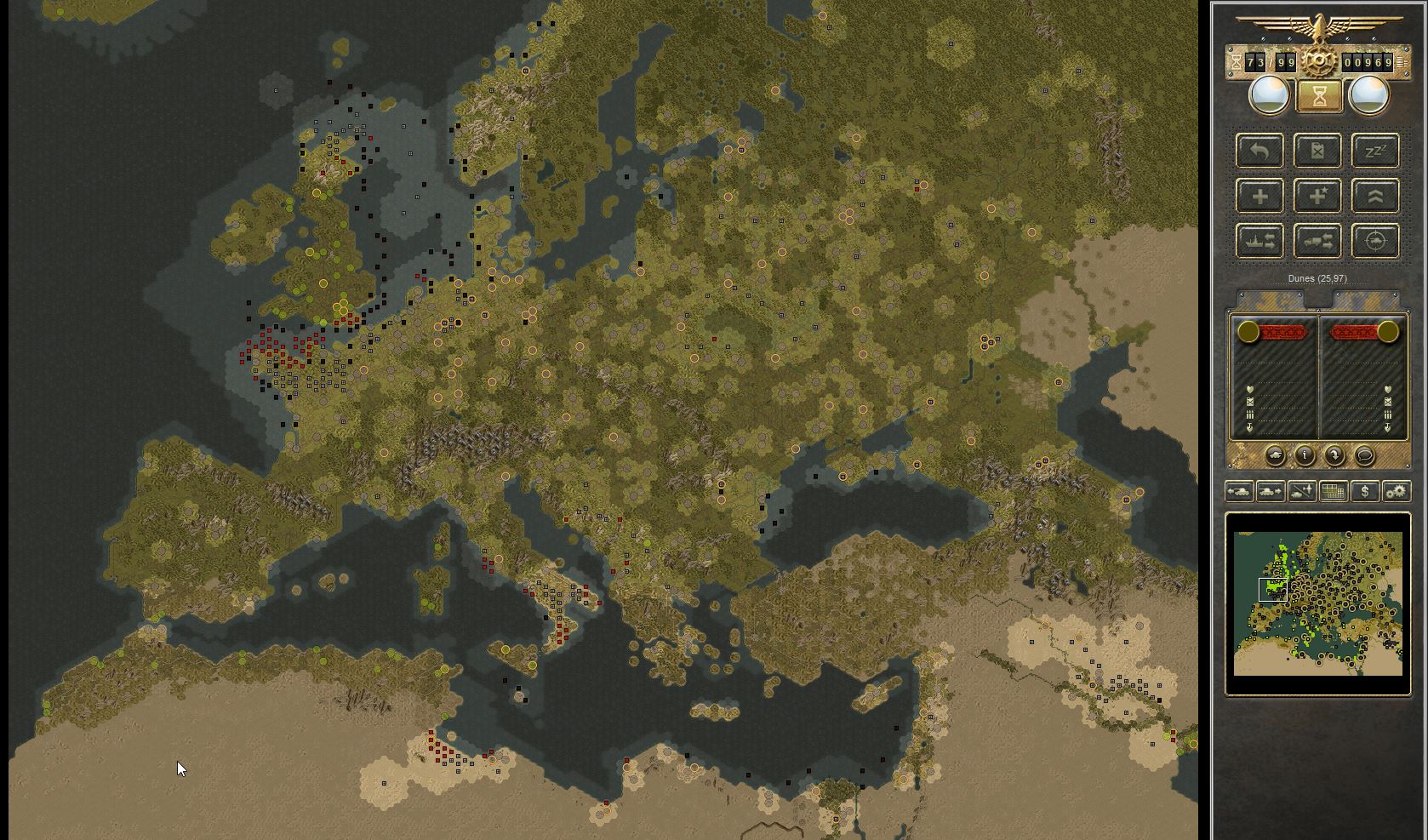The image size is (1428, 840).
Task: Request replacements with the plus icon
Action: point(1259,196)
